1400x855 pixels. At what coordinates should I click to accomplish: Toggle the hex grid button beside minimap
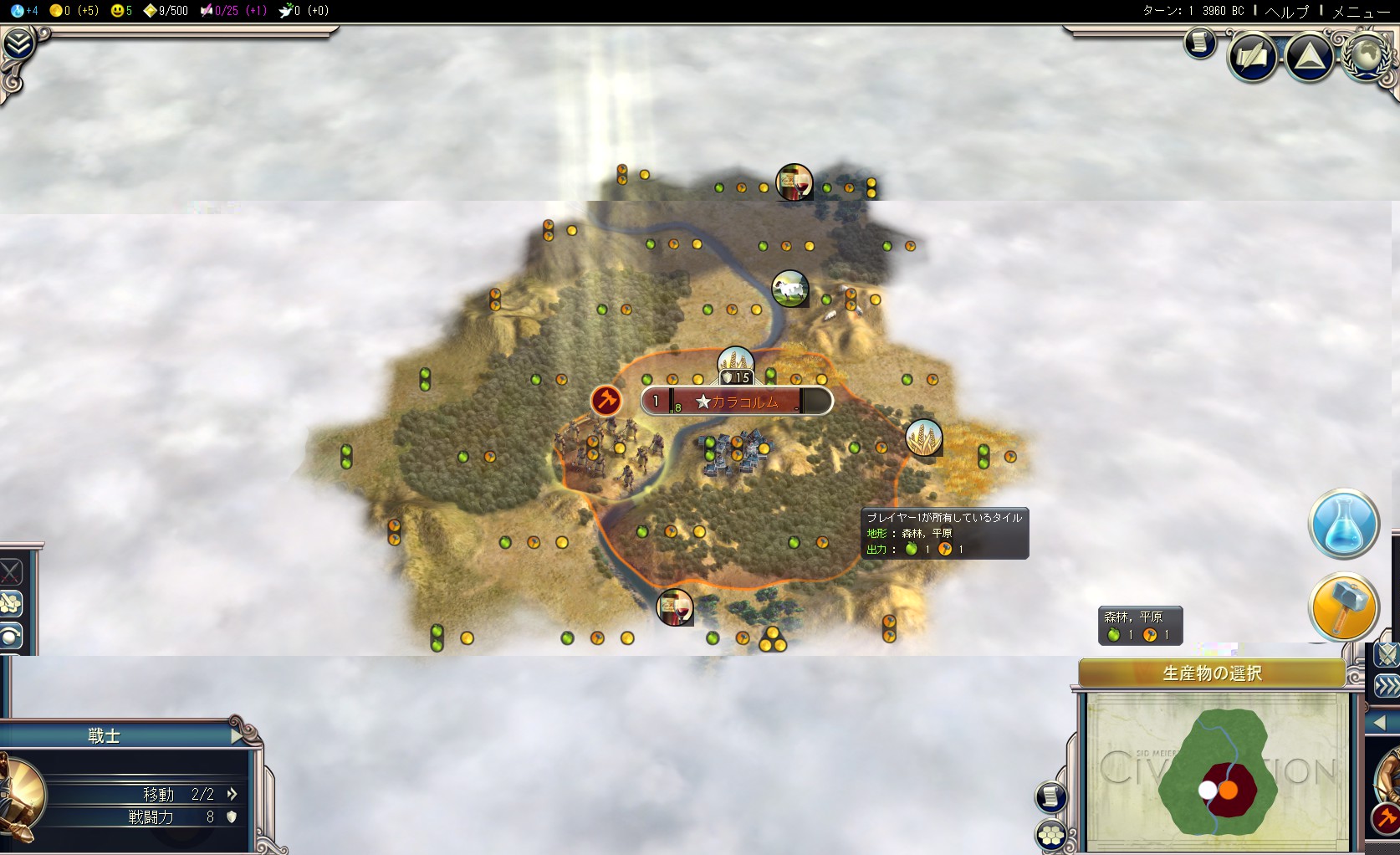pos(1050,833)
